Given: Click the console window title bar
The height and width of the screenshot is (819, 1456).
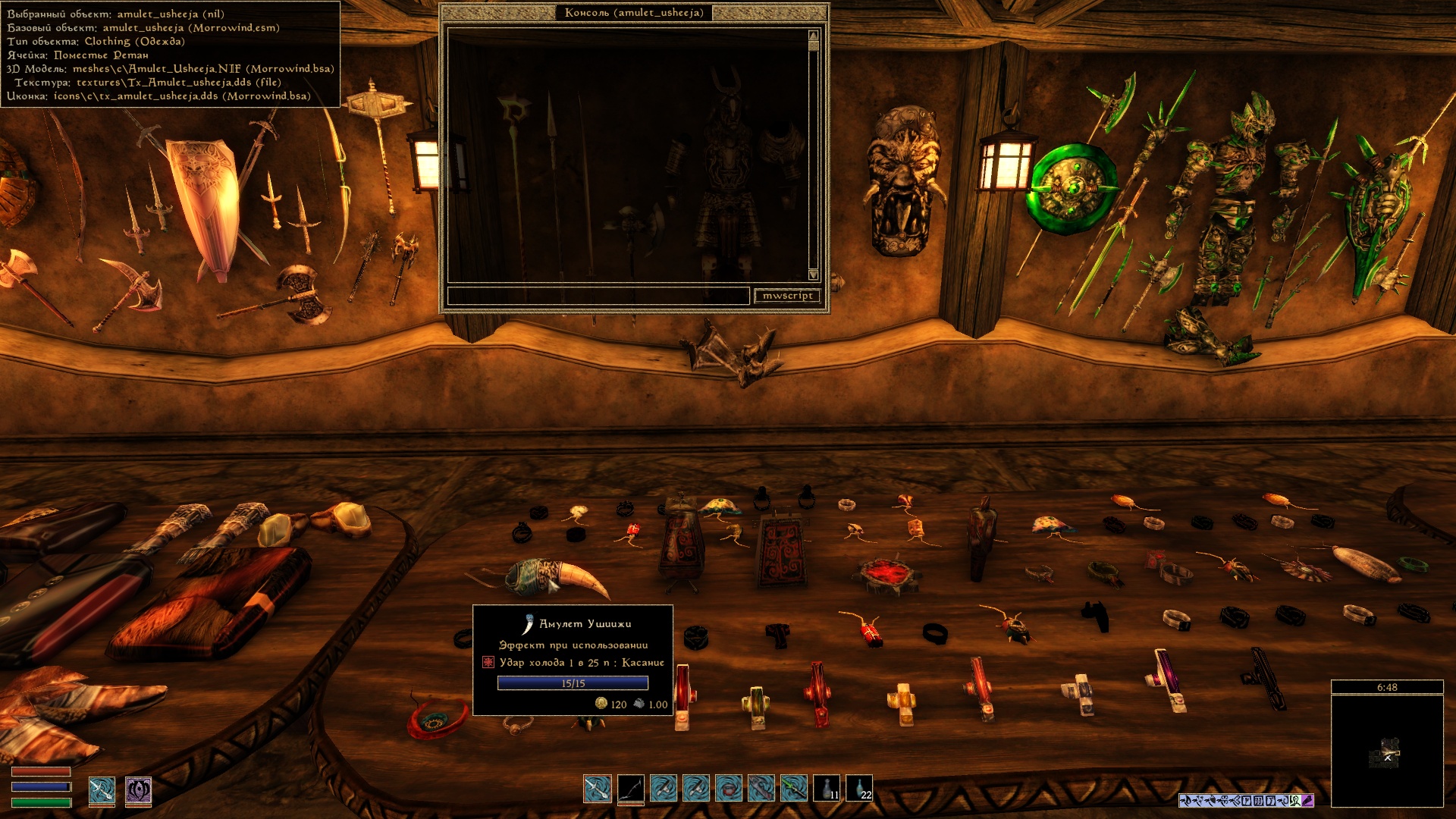Looking at the screenshot, I should (x=634, y=13).
